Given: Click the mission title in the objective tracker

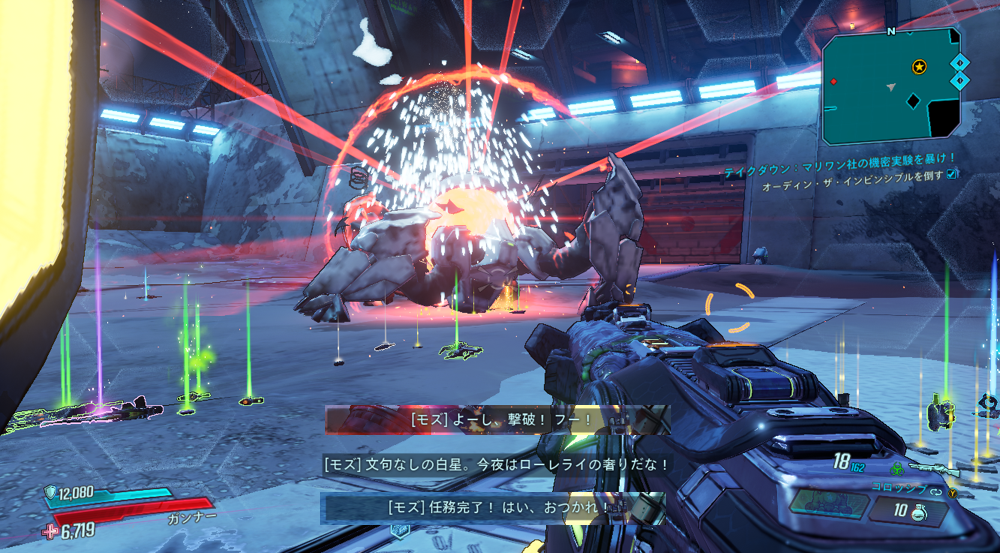Looking at the screenshot, I should [x=840, y=158].
